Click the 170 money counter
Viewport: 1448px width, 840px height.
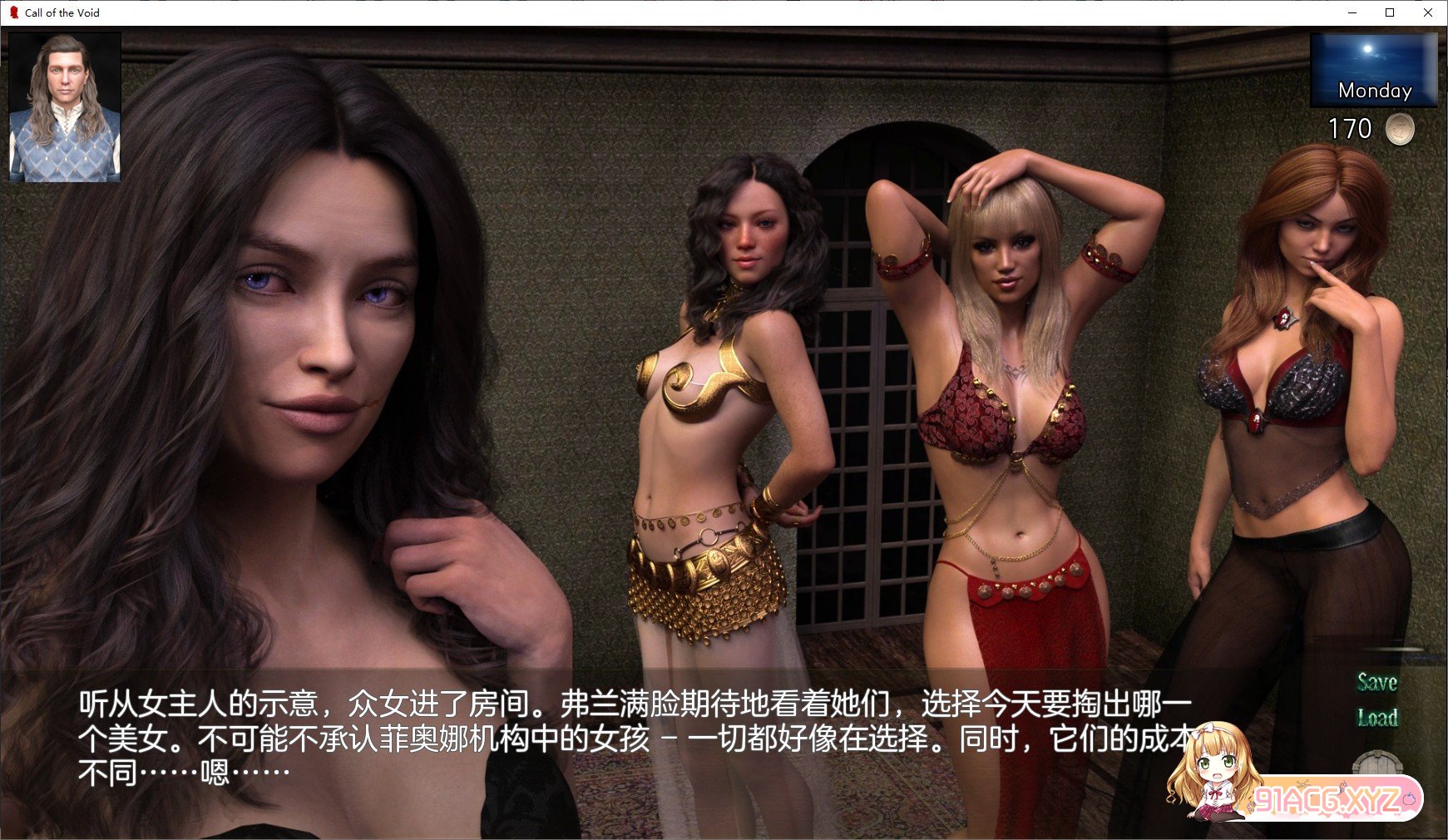[x=1352, y=130]
